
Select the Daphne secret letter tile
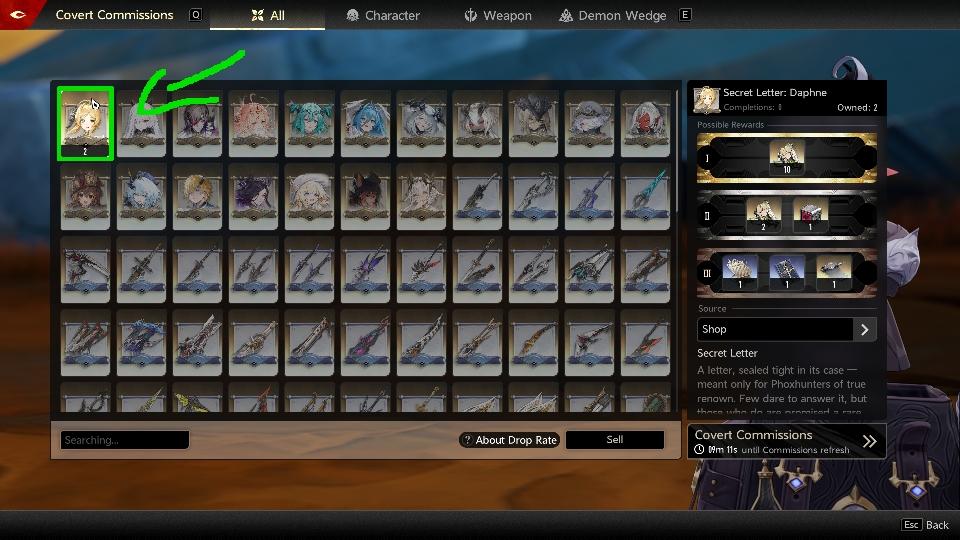[85, 122]
